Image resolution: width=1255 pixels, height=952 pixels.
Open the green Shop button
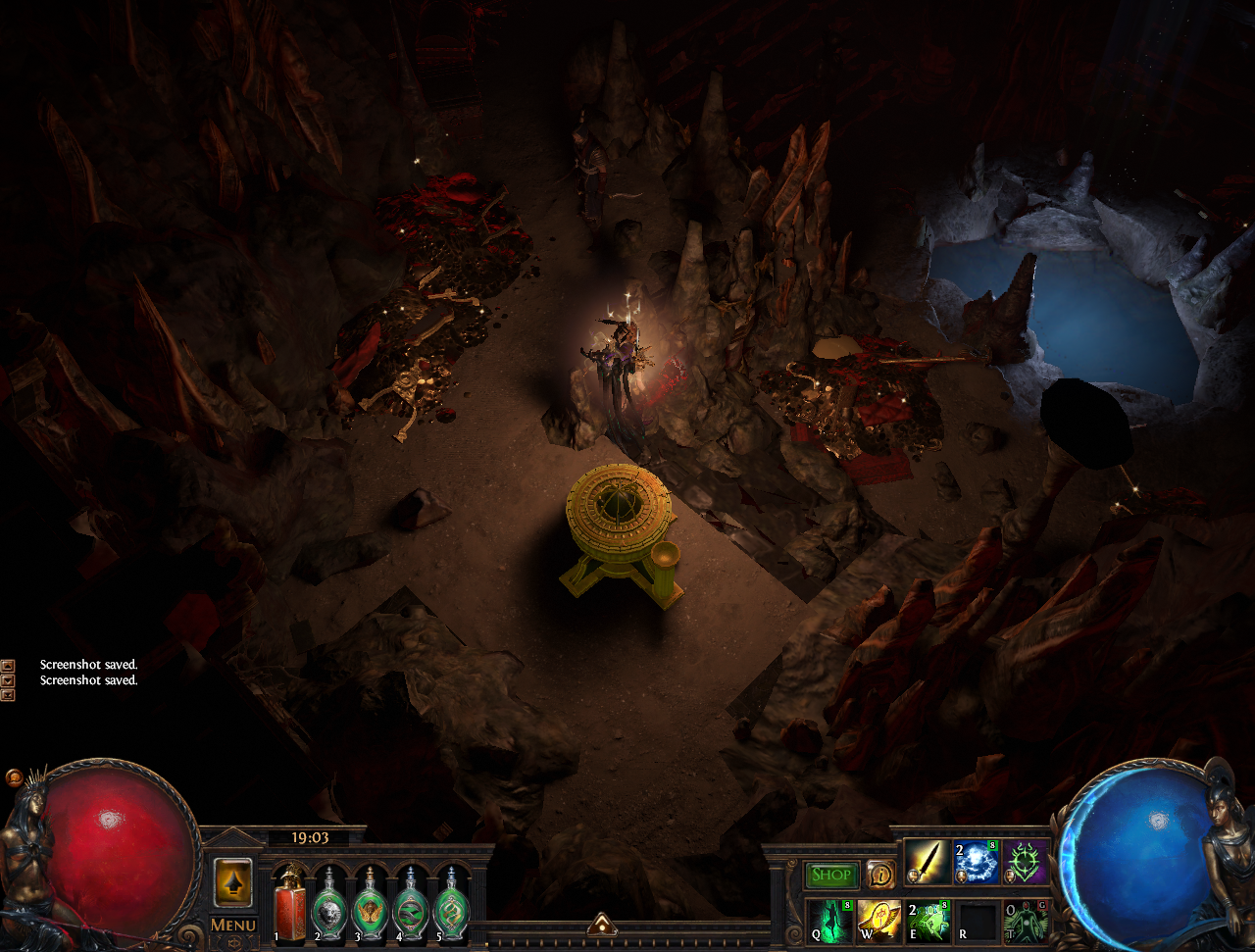point(831,874)
